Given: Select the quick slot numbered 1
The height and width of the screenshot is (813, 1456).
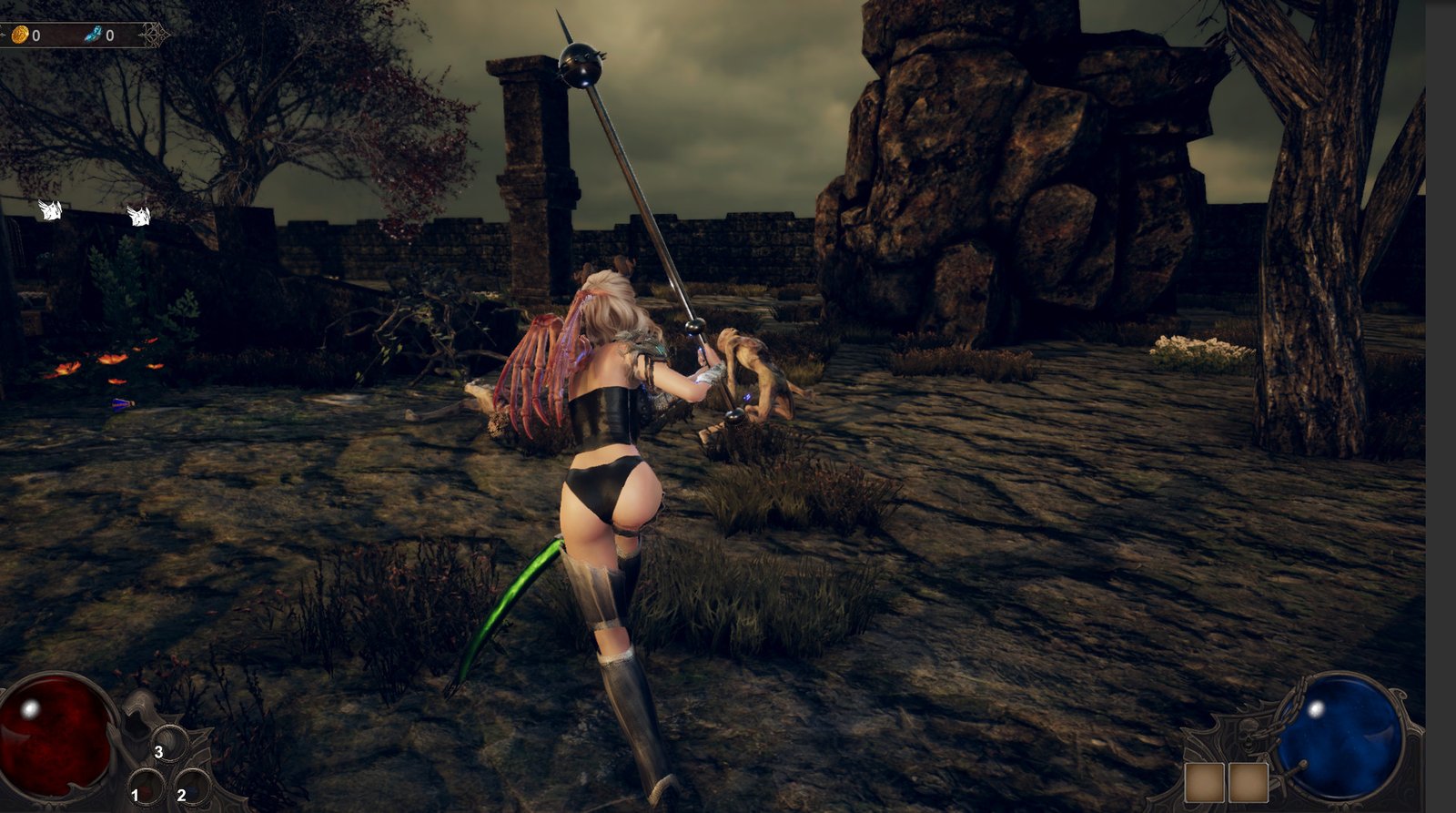Looking at the screenshot, I should click(x=146, y=788).
